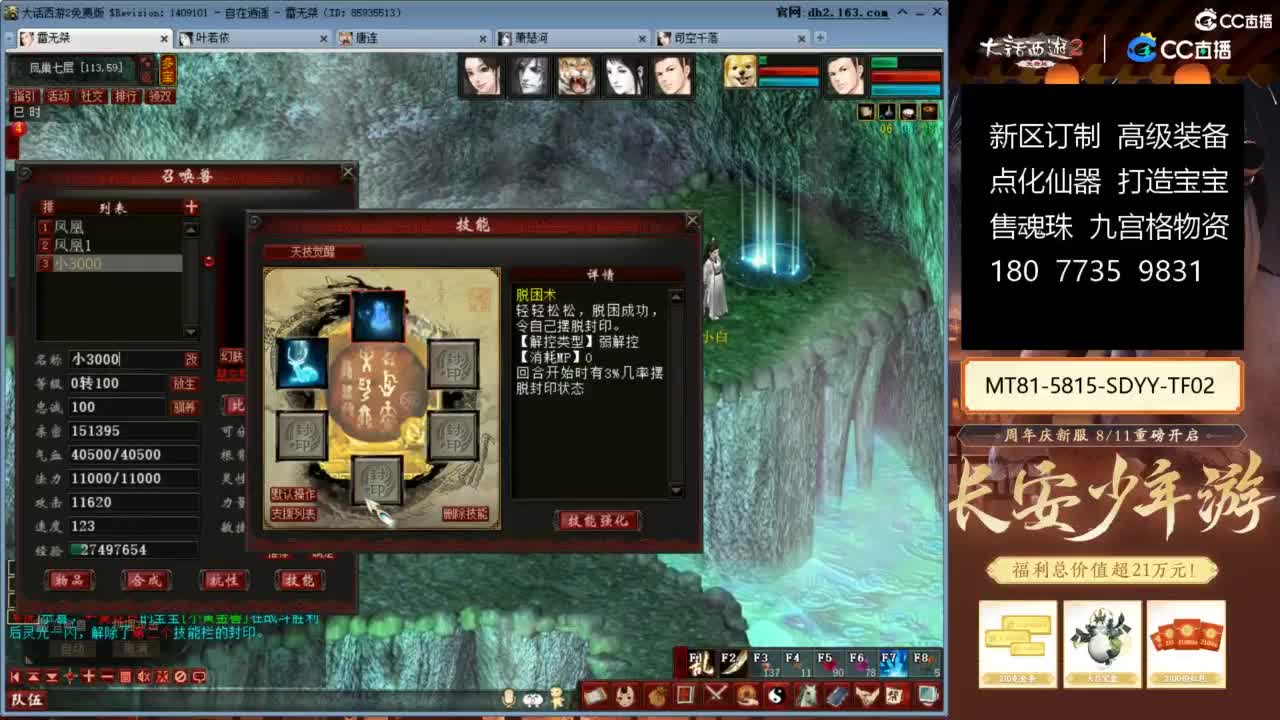Click the red plus icon above the pet list
This screenshot has width=1280, height=720.
tap(190, 207)
